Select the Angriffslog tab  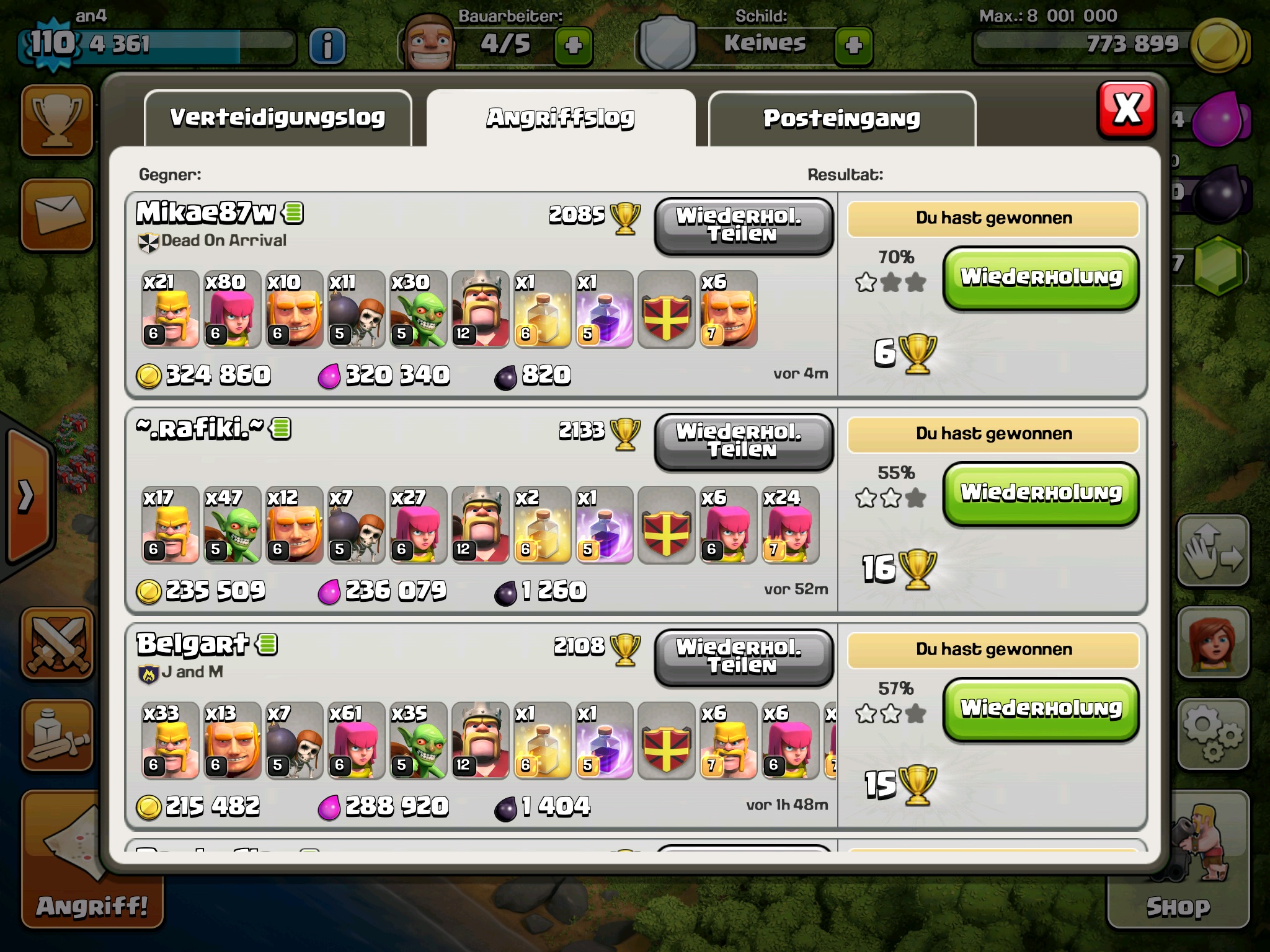pos(561,118)
